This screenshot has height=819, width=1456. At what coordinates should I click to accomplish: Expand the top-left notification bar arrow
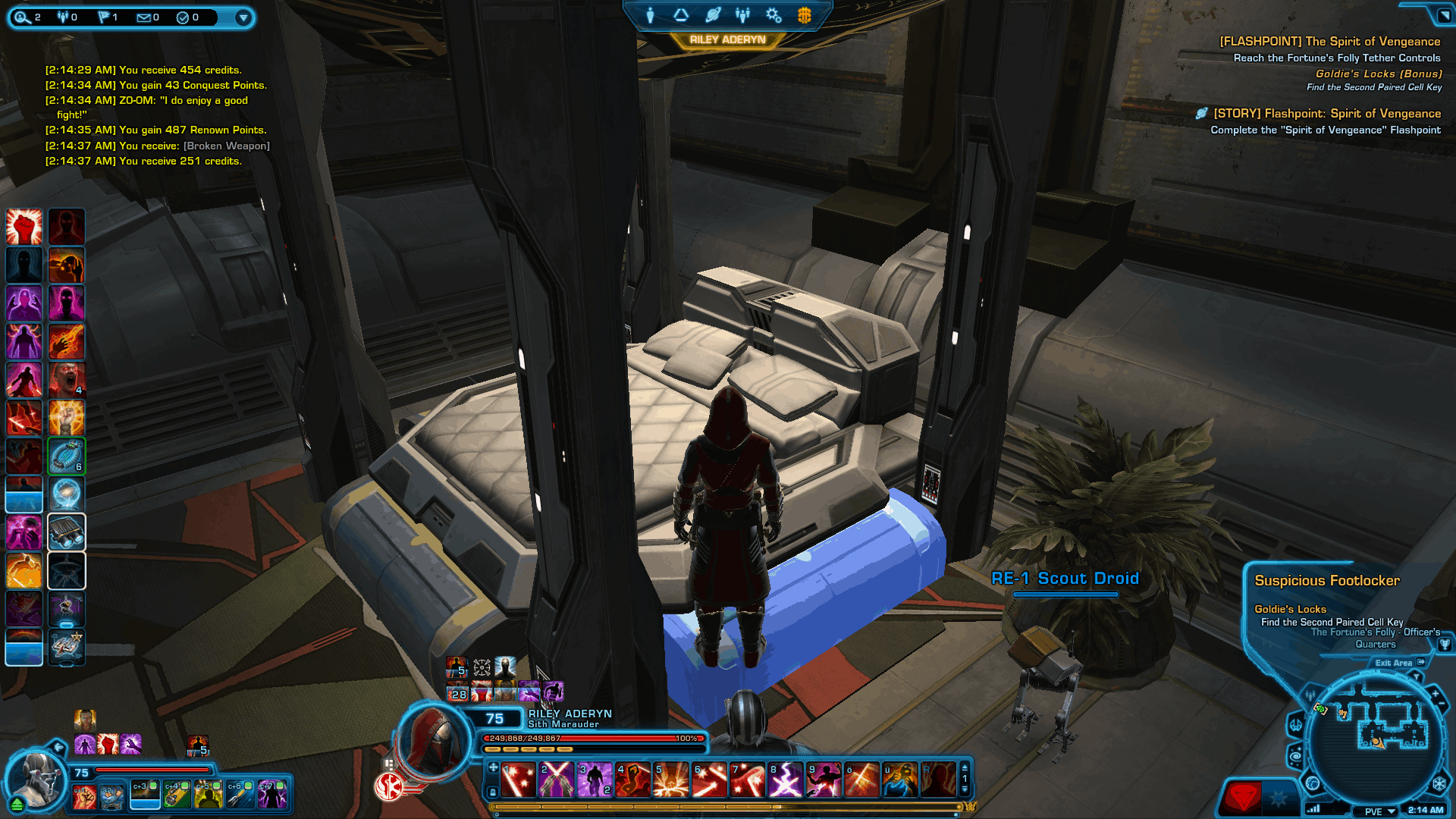[x=243, y=17]
